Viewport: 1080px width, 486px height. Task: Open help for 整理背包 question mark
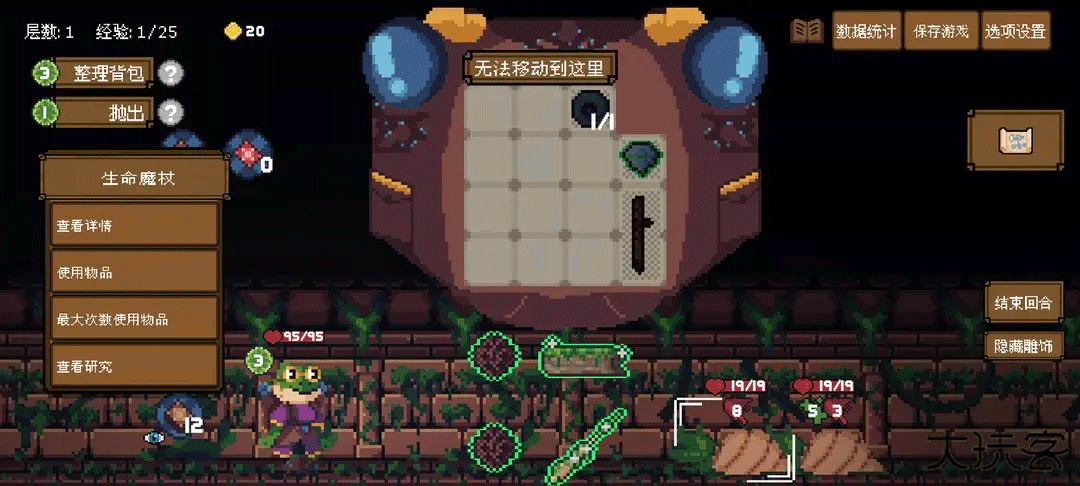coord(172,73)
